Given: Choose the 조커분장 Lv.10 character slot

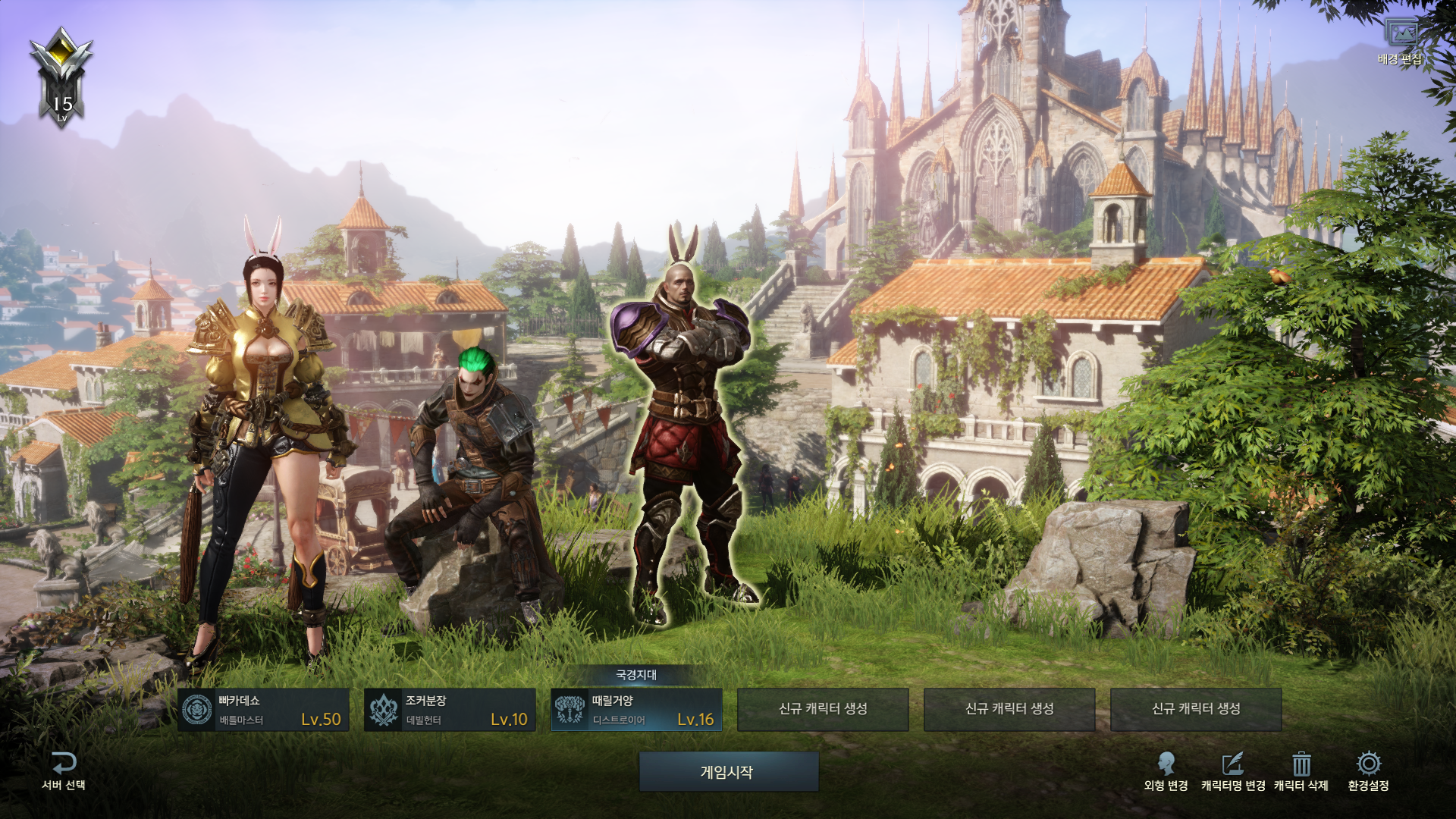Looking at the screenshot, I should point(450,710).
